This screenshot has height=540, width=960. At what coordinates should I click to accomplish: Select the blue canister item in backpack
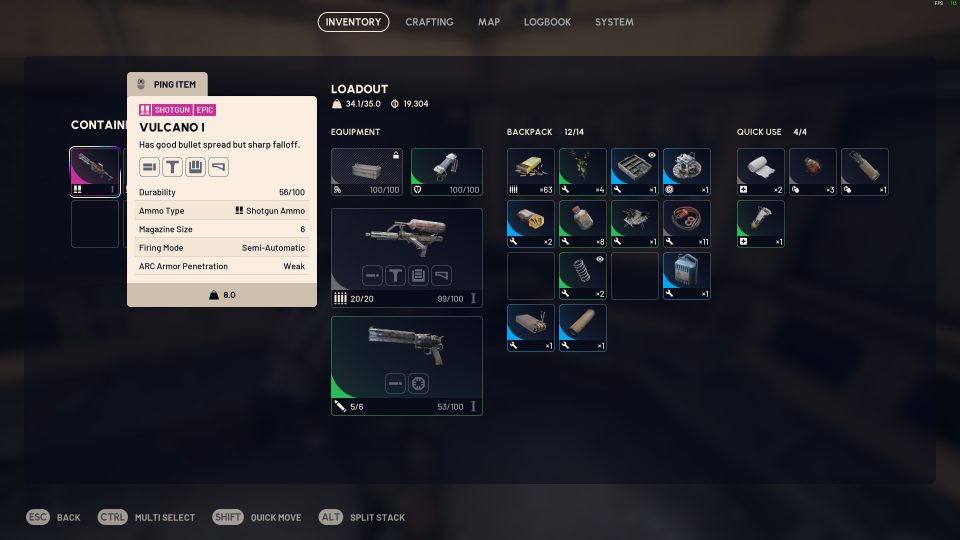pos(687,275)
